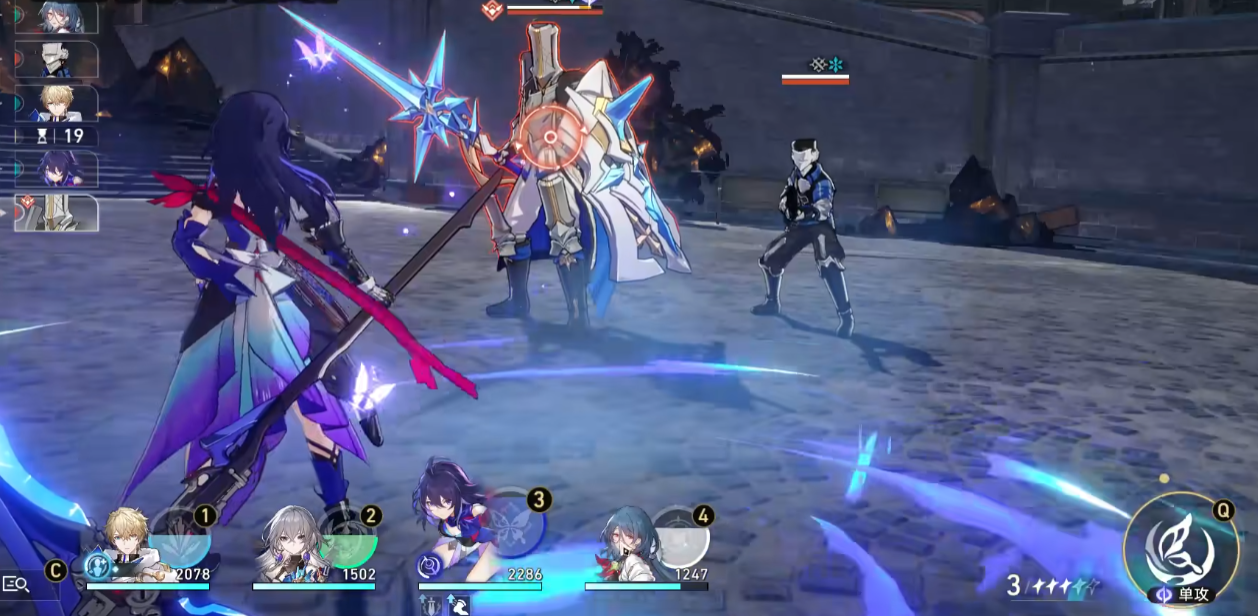The image size is (1258, 616).
Task: Activate the blonde knight's ultimate, button 1
Action: pos(182,538)
